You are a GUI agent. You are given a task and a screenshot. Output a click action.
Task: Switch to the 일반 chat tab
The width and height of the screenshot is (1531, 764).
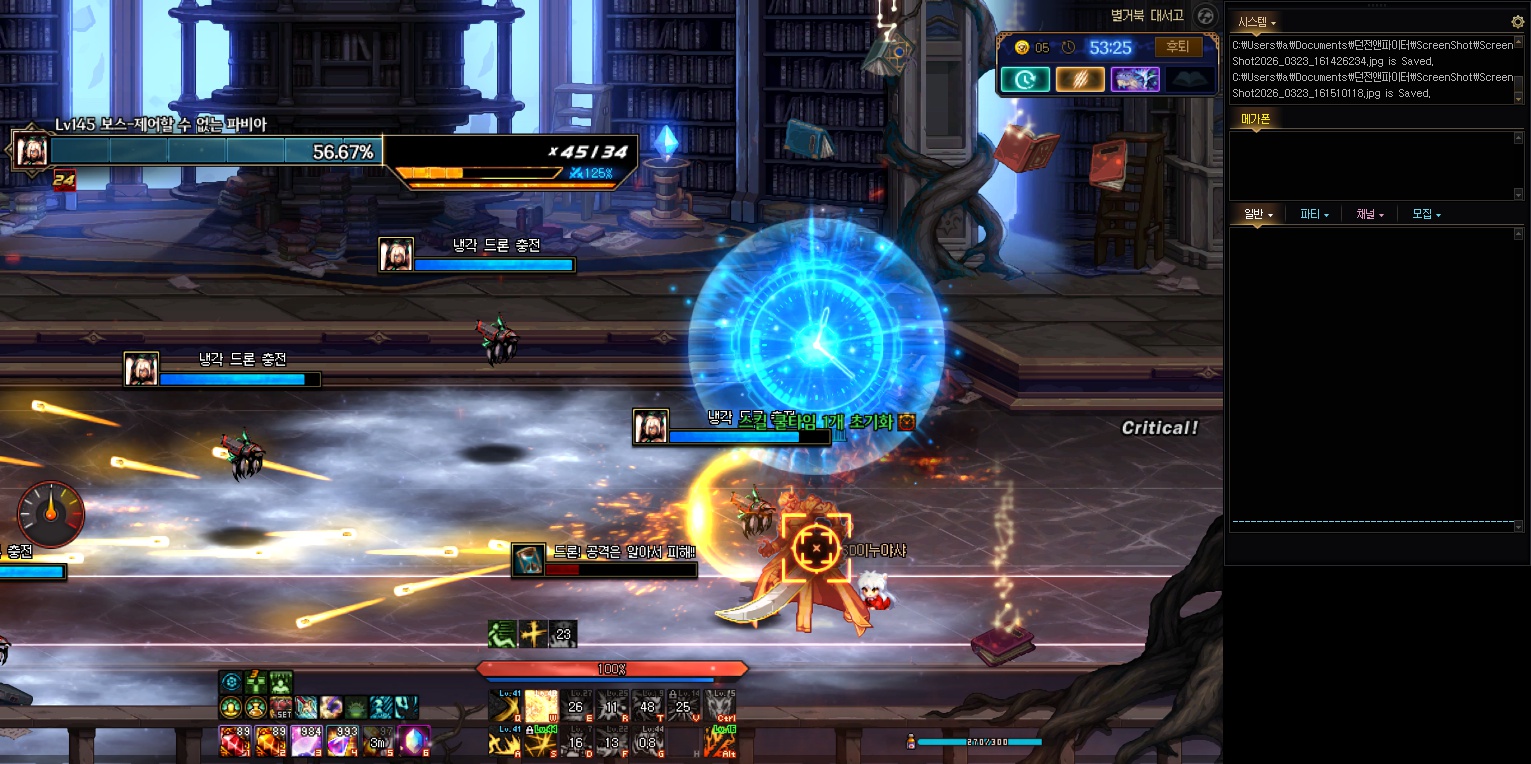point(1257,214)
